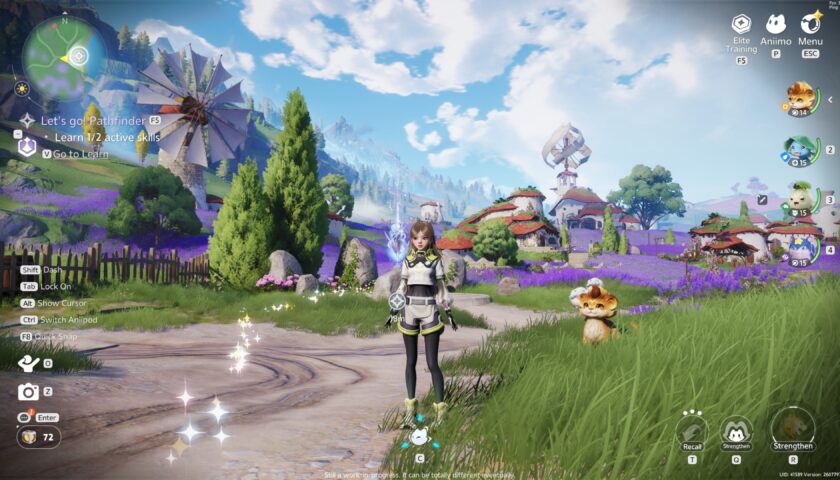Click the 'Go to Learn' quest link
This screenshot has height=480, width=840.
coord(80,154)
